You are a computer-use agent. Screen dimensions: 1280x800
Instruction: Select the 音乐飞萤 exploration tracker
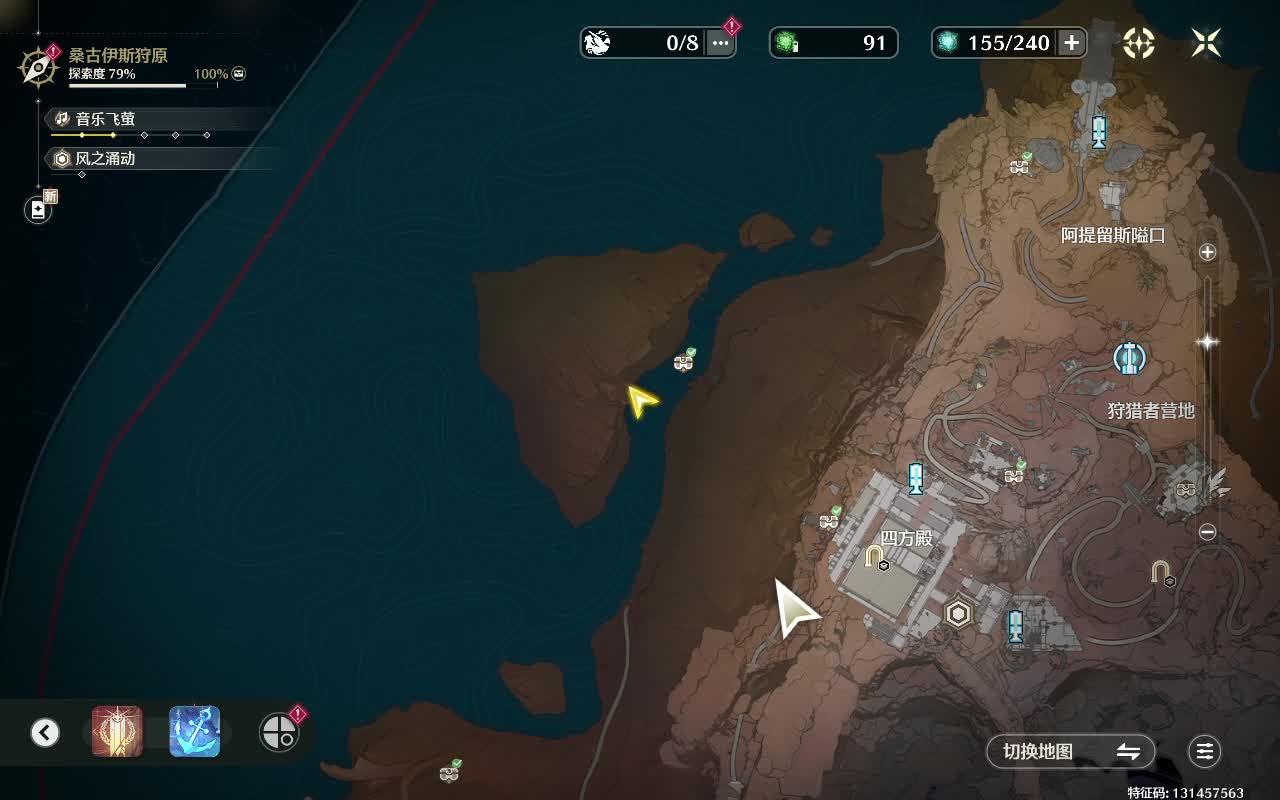[x=105, y=119]
